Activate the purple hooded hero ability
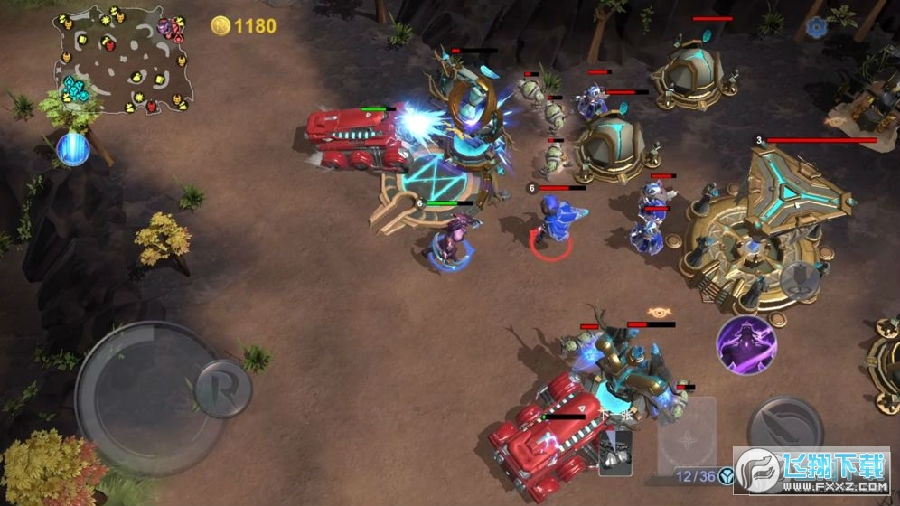This screenshot has height=506, width=900. pos(746,345)
